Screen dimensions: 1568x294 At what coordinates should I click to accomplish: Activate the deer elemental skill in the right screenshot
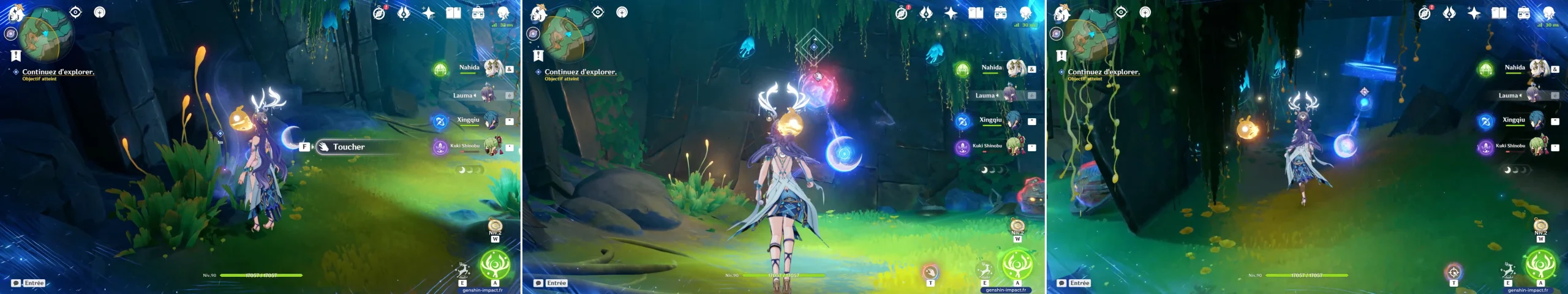click(1508, 270)
